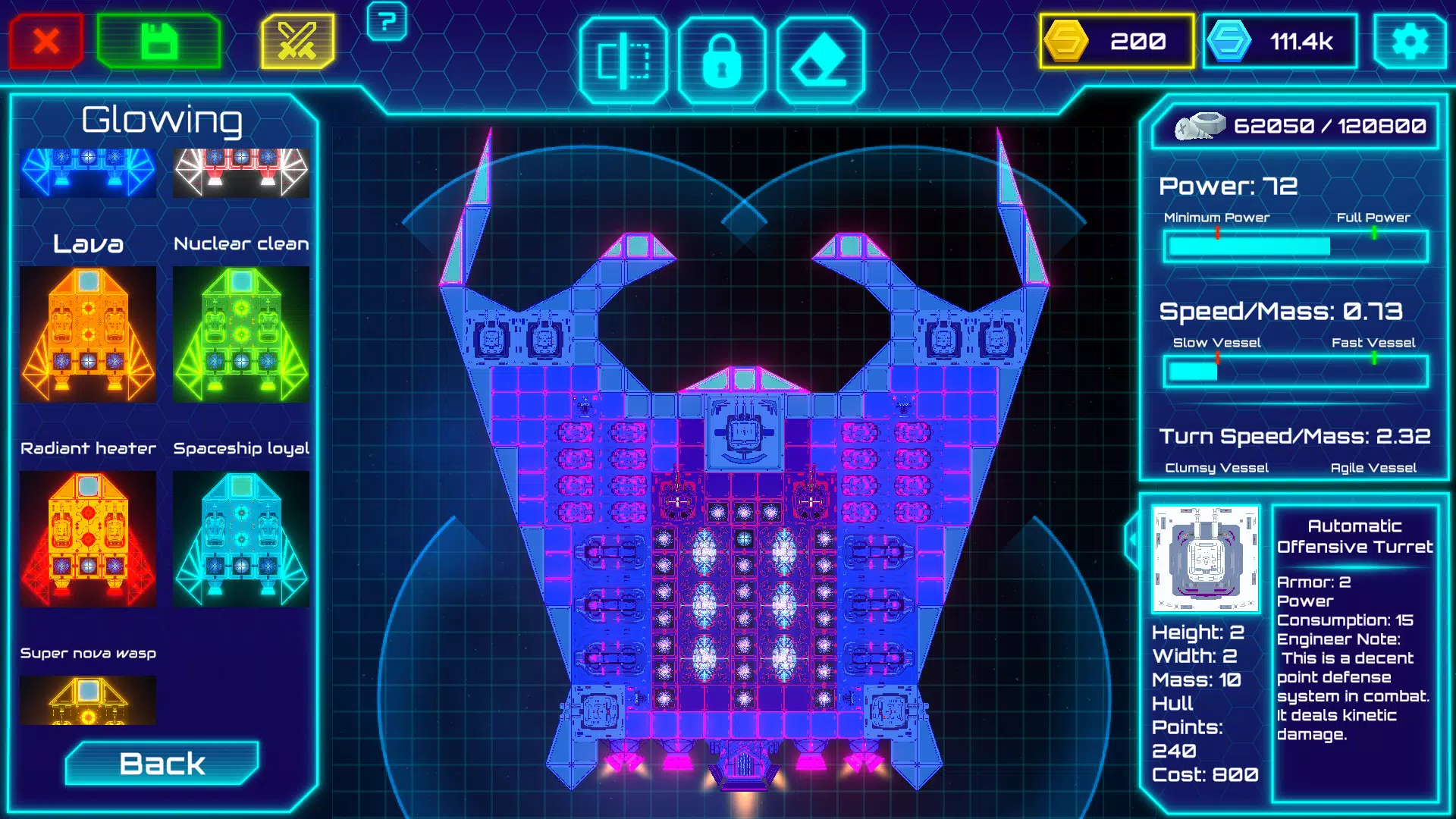Toggle the Radiant heater skin
Image resolution: width=1456 pixels, height=819 pixels.
point(88,538)
